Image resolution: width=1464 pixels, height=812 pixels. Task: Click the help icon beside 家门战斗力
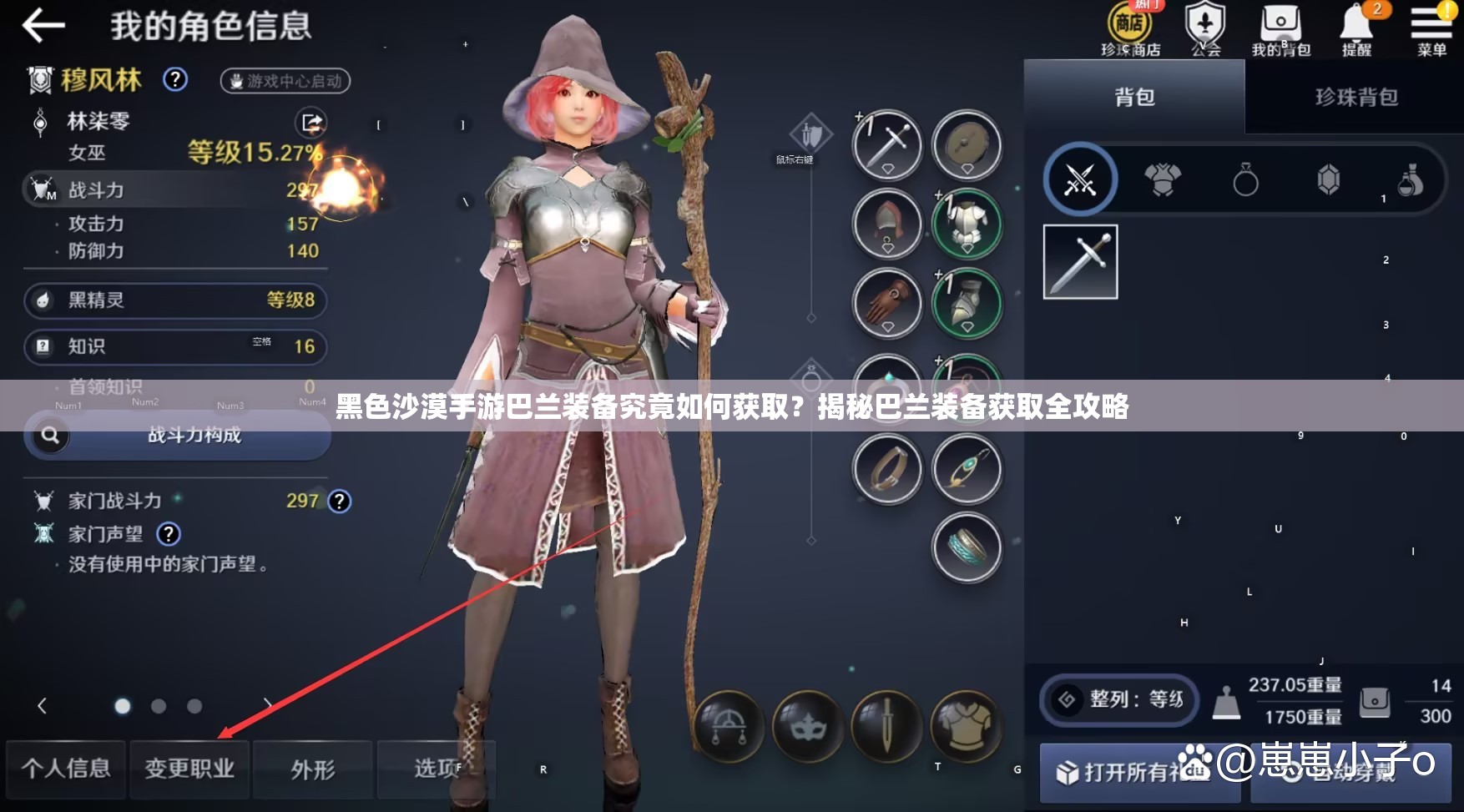338,501
